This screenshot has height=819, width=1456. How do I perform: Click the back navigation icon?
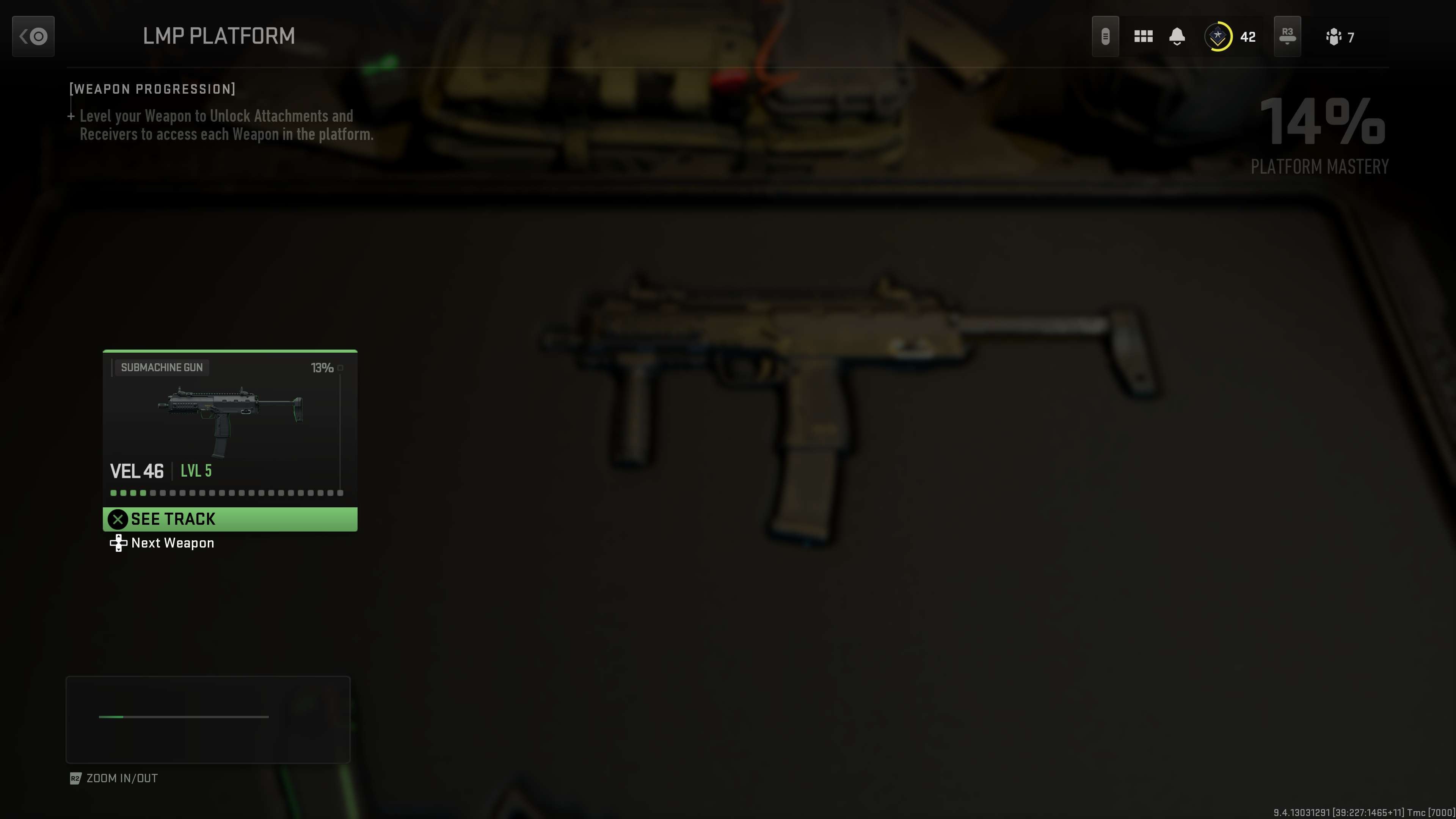[33, 36]
